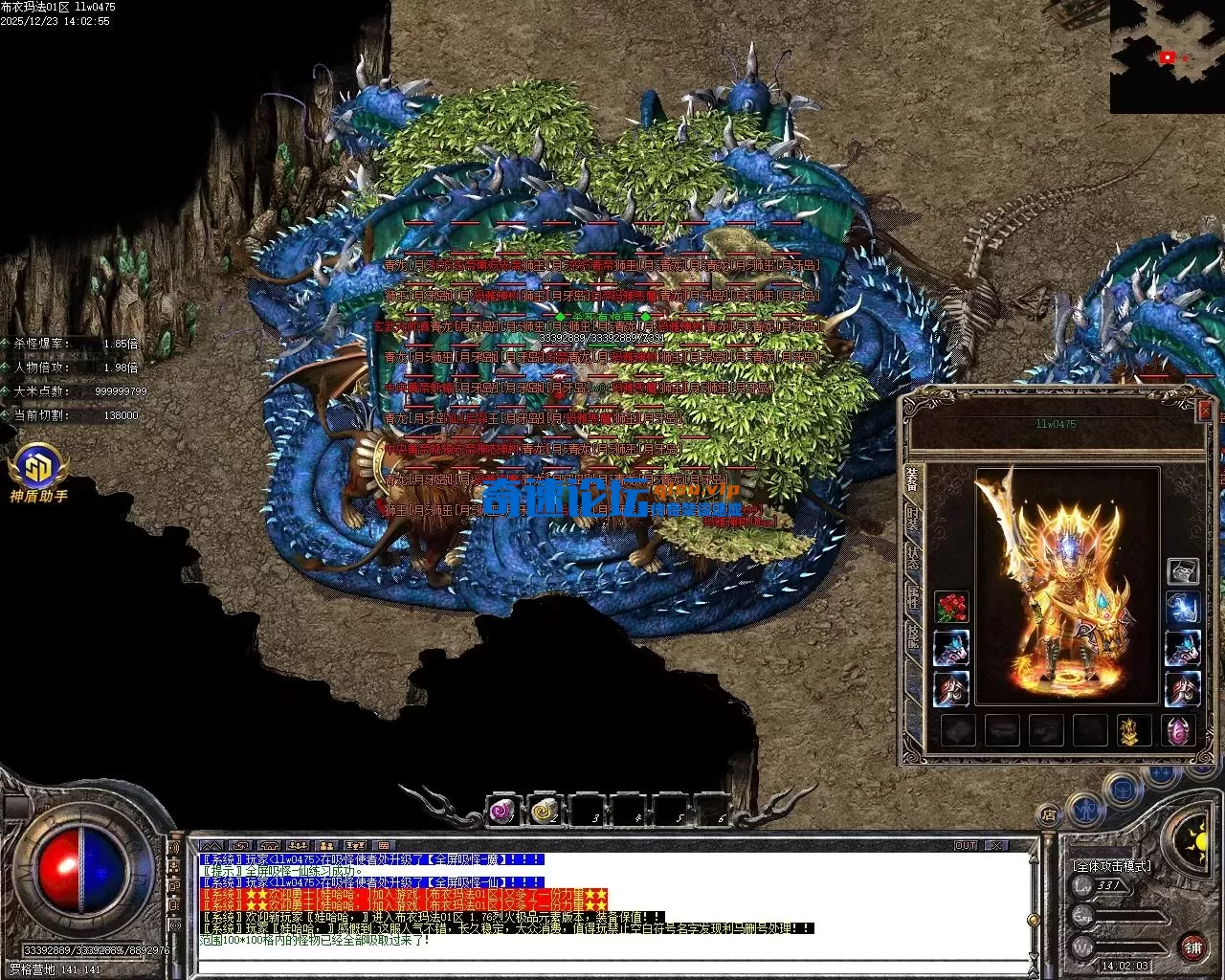Open the red 铺 stall button
The width and height of the screenshot is (1225, 980).
point(1192,948)
